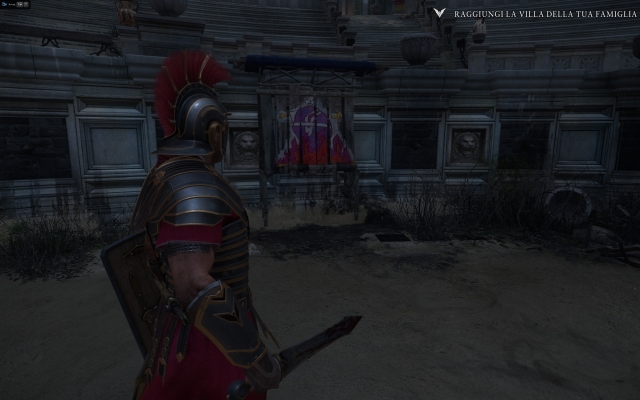Click the winged objective marker icon

tap(438, 14)
